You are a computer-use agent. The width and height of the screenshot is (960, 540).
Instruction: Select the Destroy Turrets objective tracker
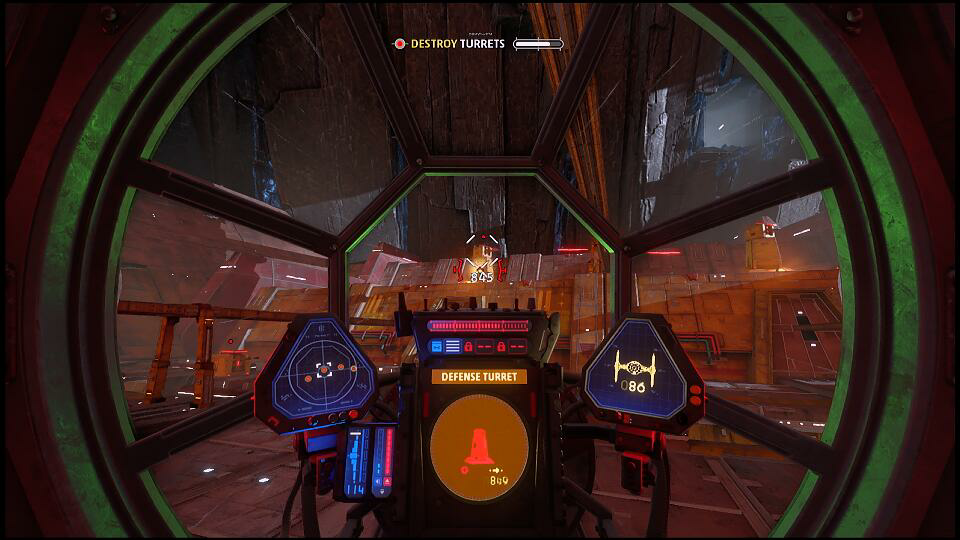coord(451,44)
